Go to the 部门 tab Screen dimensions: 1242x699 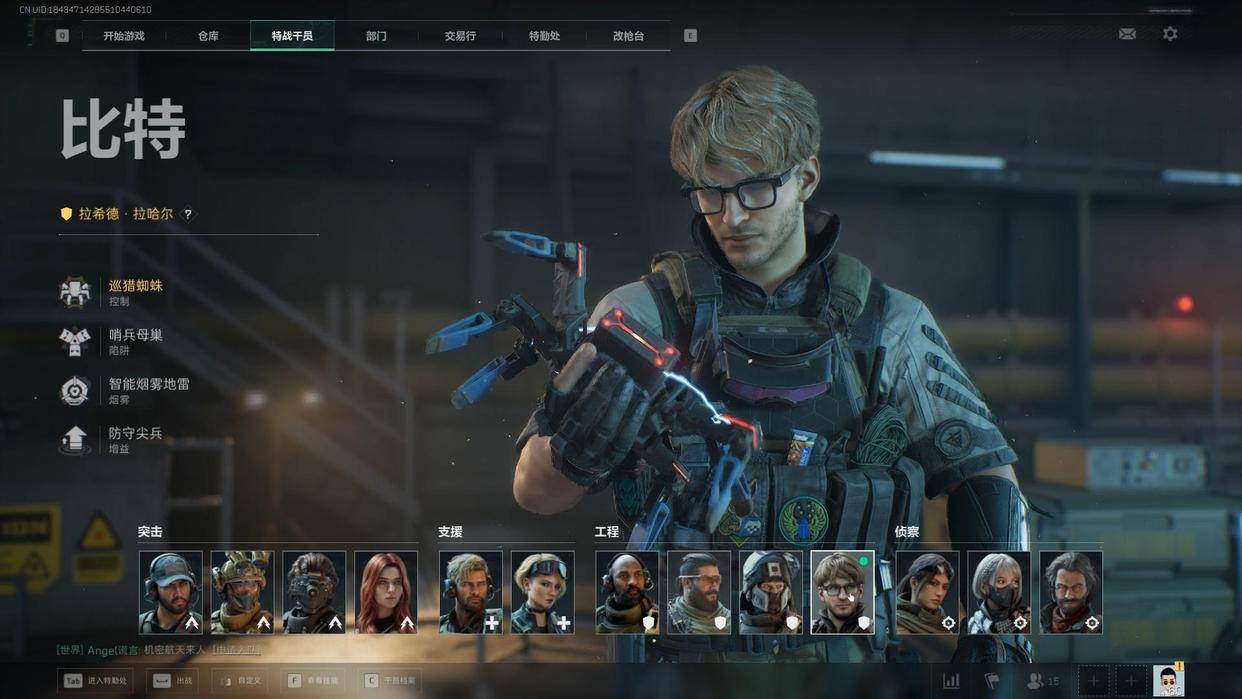coord(376,36)
